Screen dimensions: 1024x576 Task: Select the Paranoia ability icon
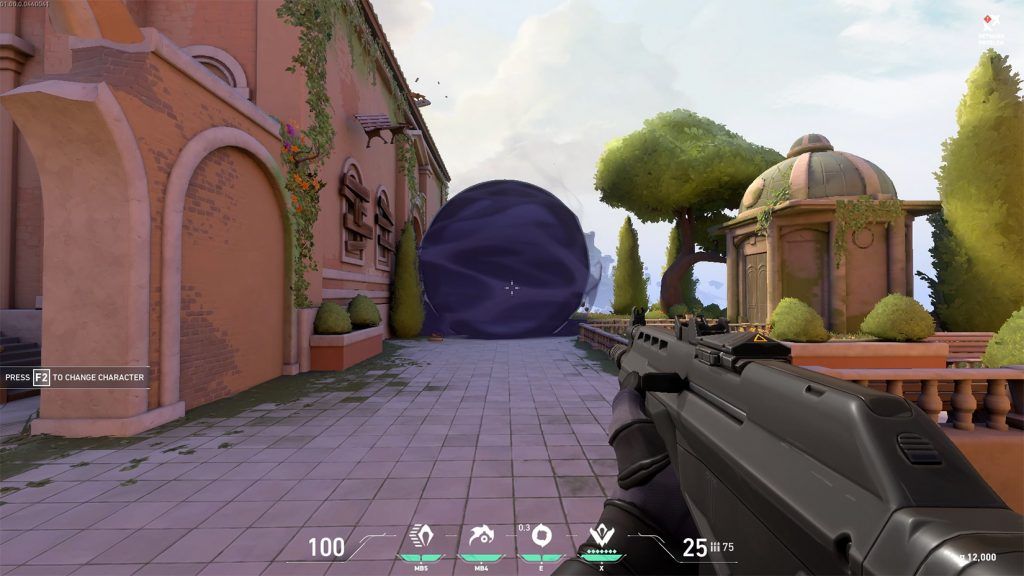[481, 538]
